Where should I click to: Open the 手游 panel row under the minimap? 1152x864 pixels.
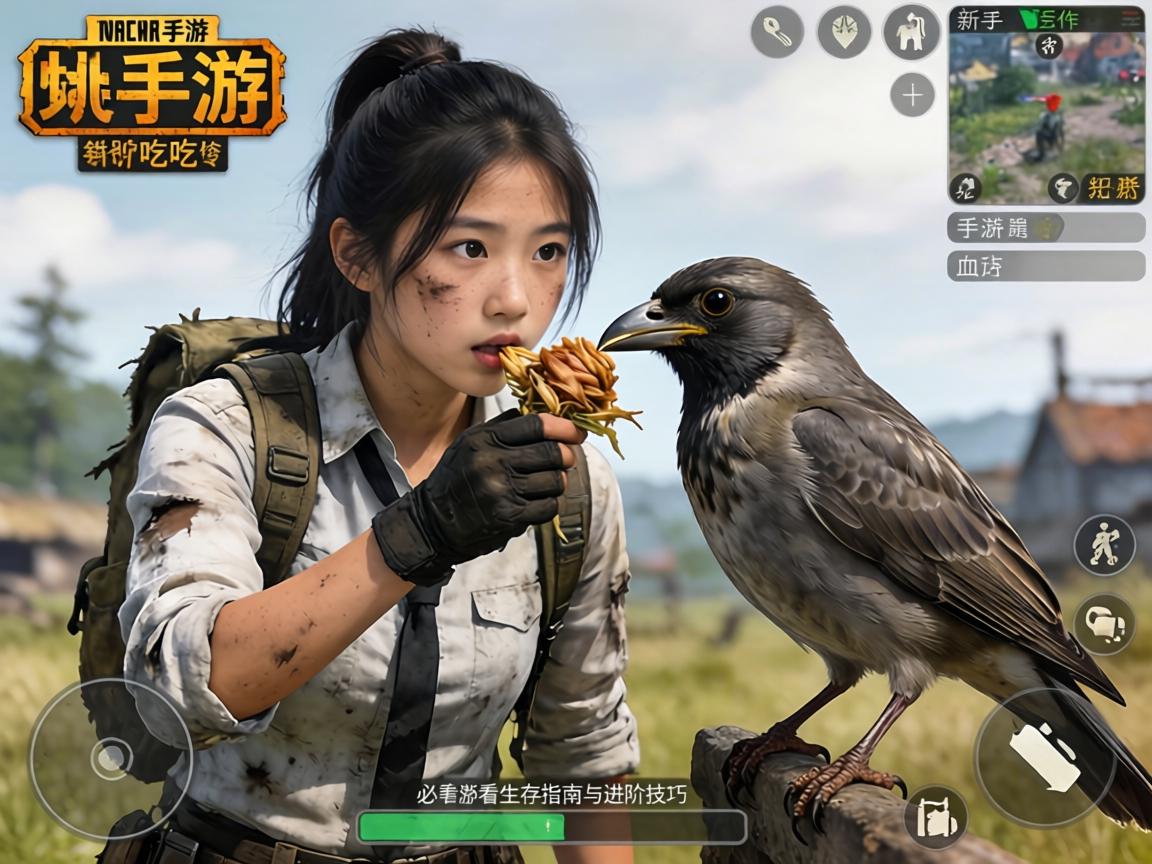click(x=1046, y=228)
